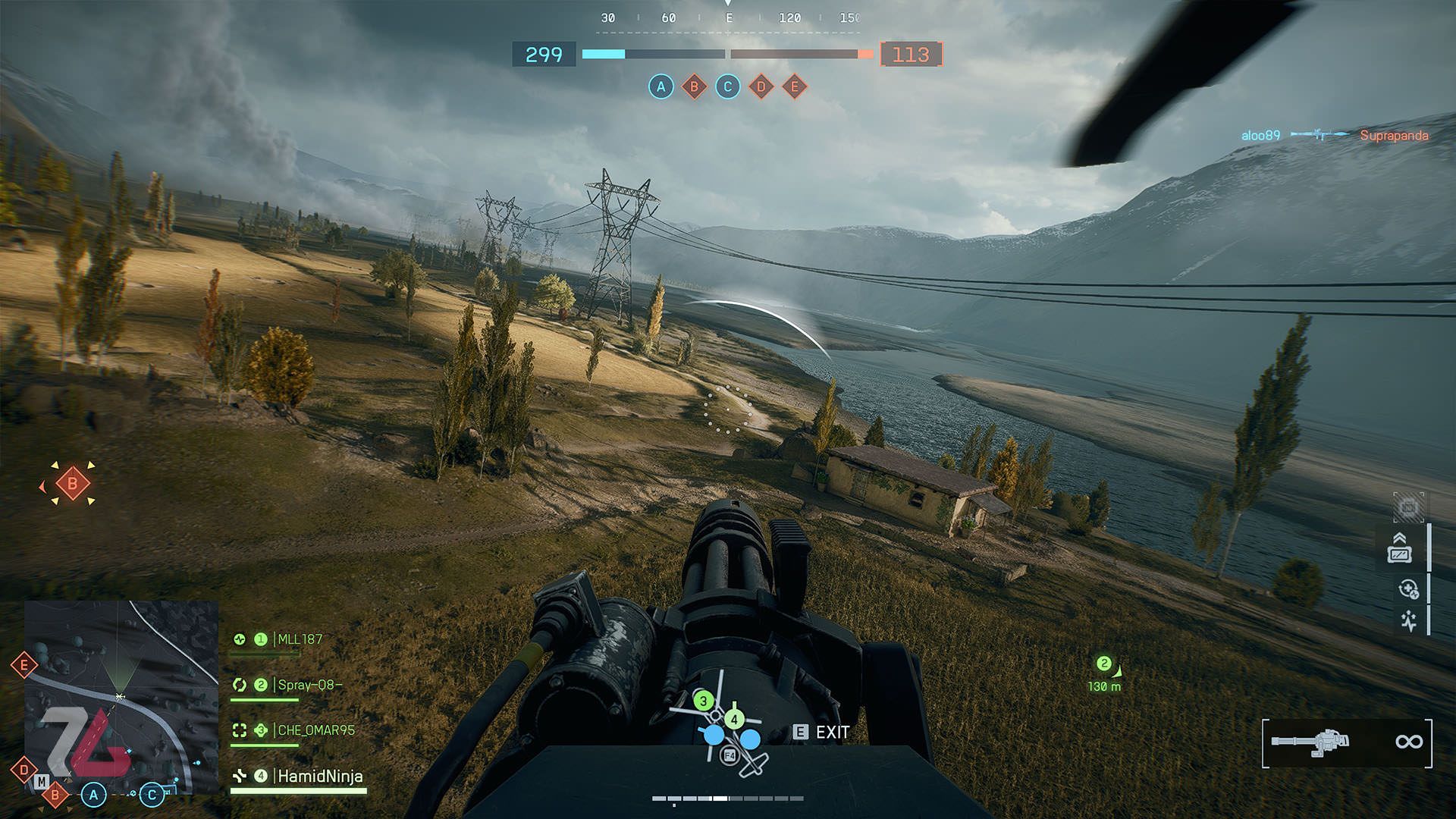Select squad member Spray-08-
This screenshot has width=1456, height=819.
[309, 685]
